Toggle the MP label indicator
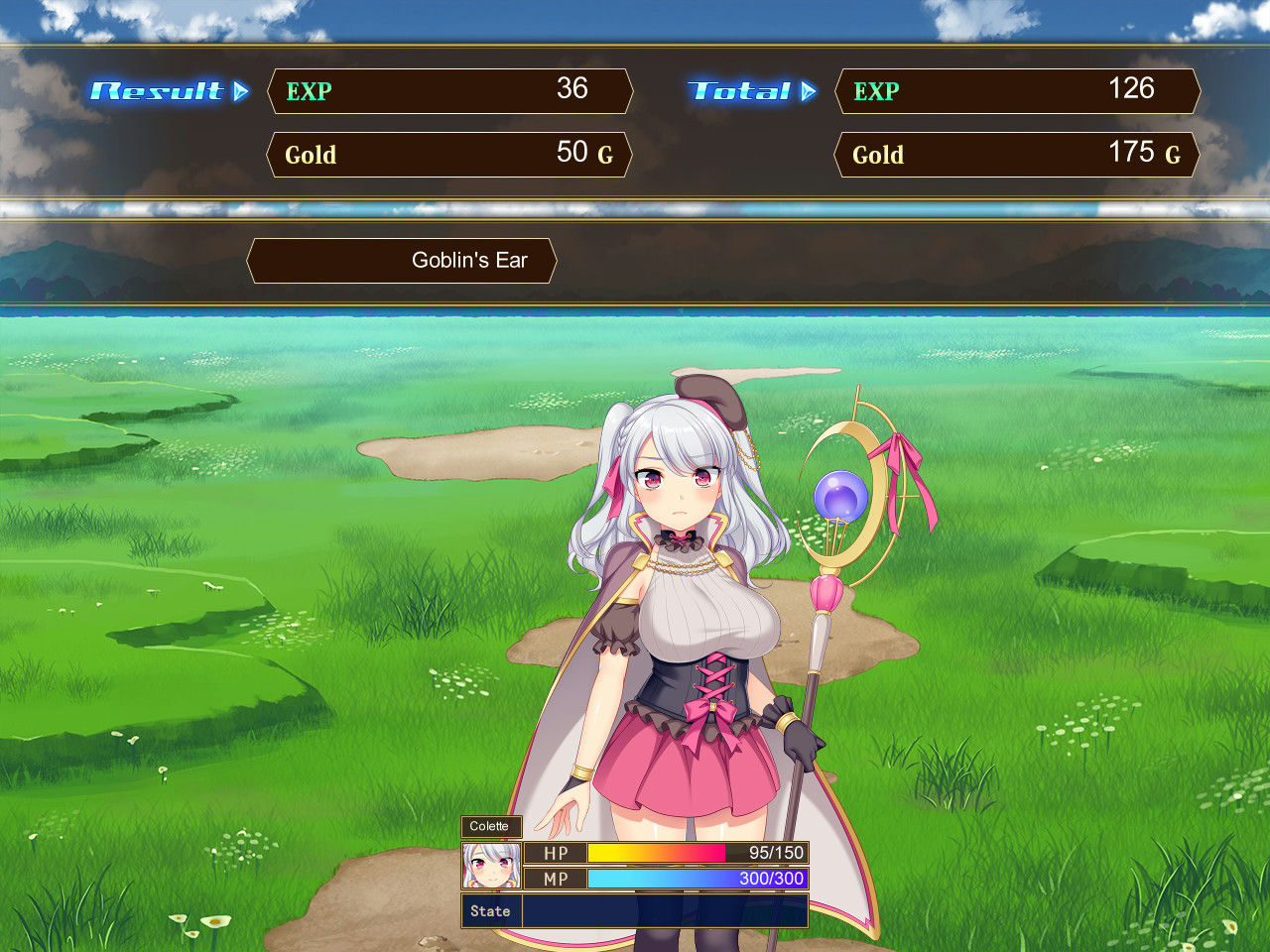Viewport: 1270px width, 952px height. (x=554, y=879)
